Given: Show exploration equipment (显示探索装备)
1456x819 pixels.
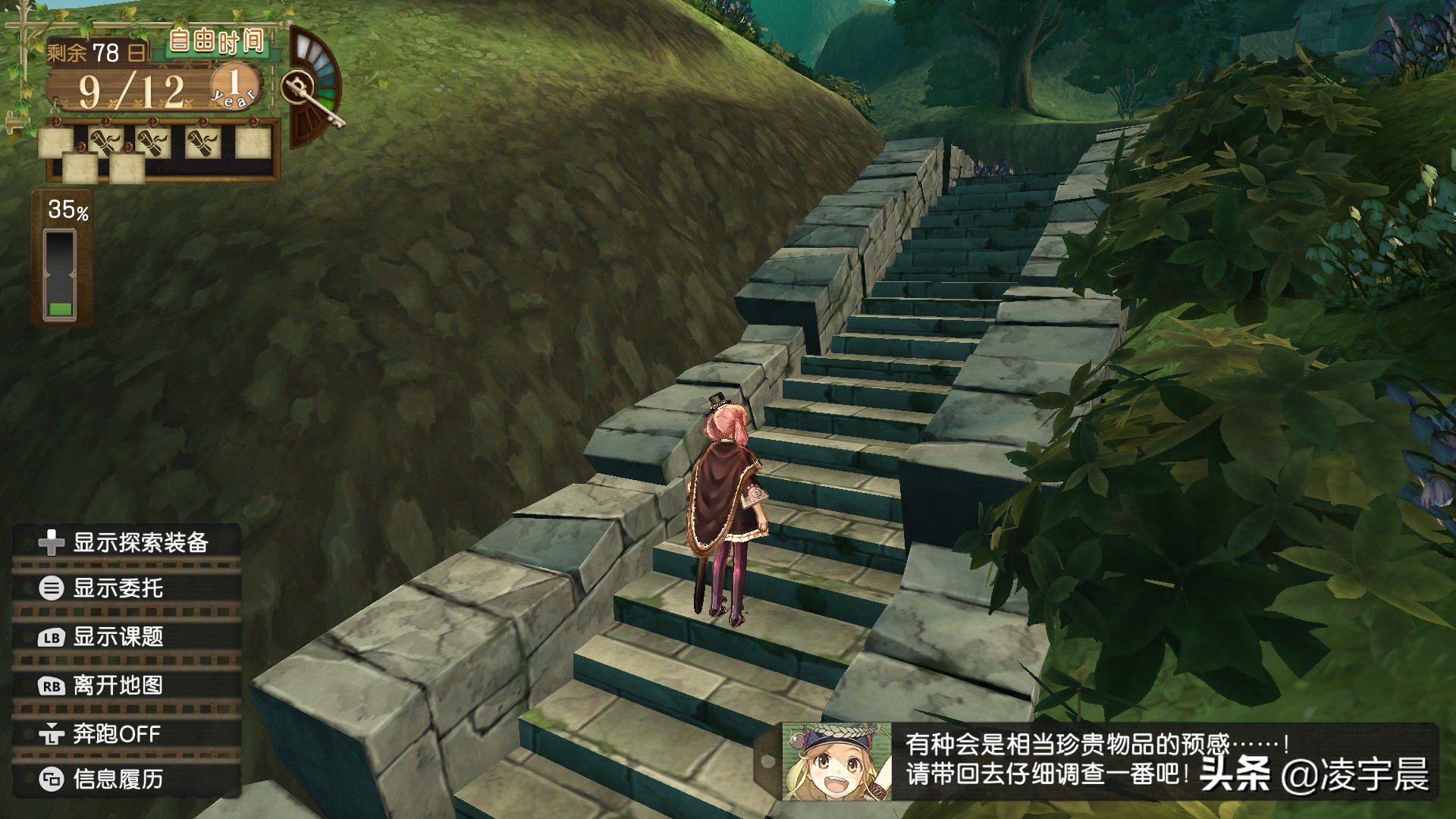Looking at the screenshot, I should 126,542.
